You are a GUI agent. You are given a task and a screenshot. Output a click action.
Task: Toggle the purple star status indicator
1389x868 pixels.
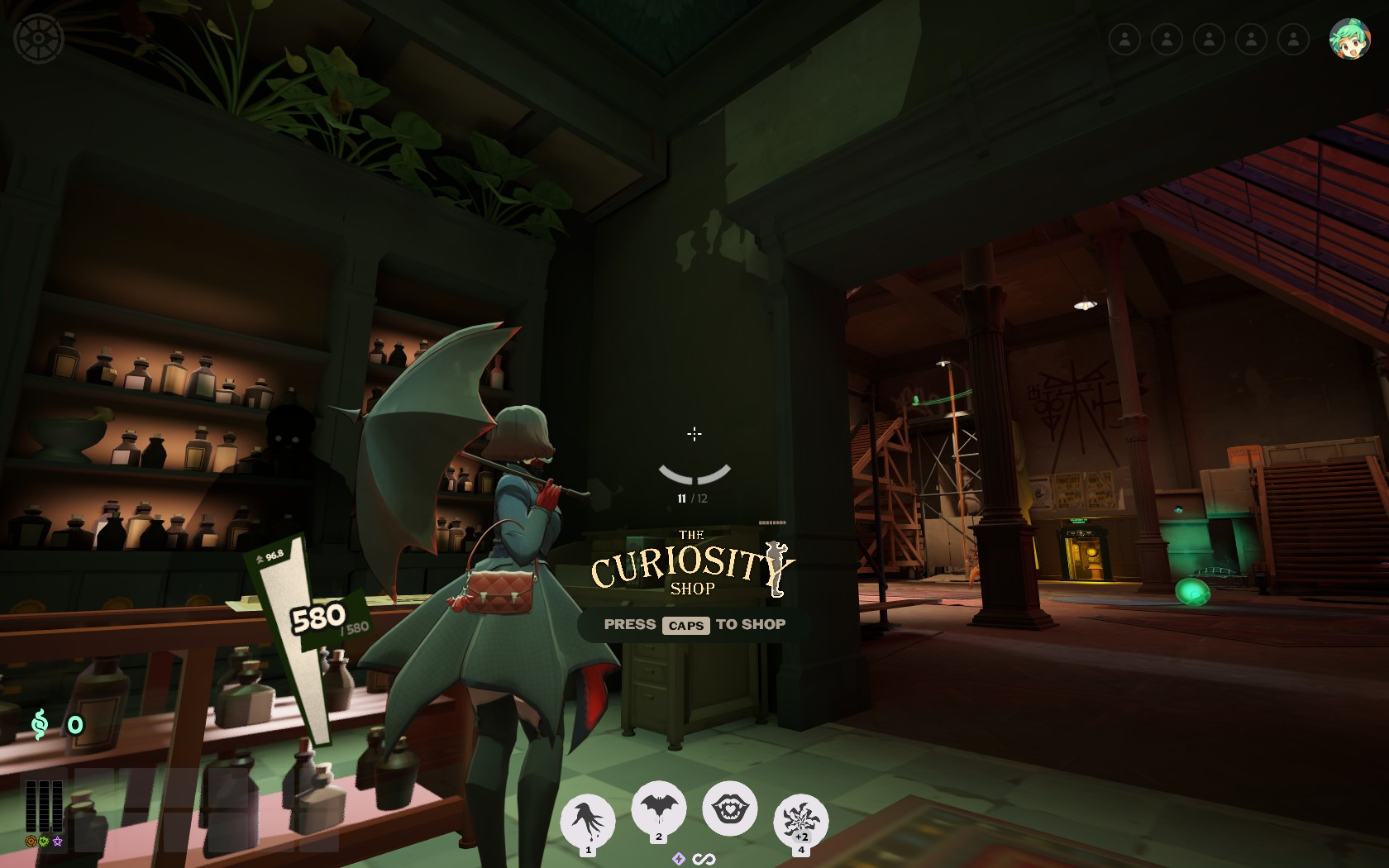coord(58,842)
